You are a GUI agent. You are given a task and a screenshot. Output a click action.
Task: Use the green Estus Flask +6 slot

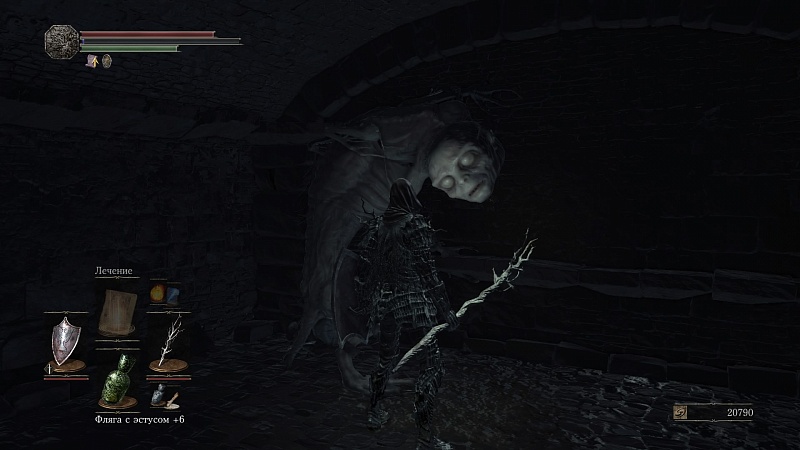pos(117,379)
